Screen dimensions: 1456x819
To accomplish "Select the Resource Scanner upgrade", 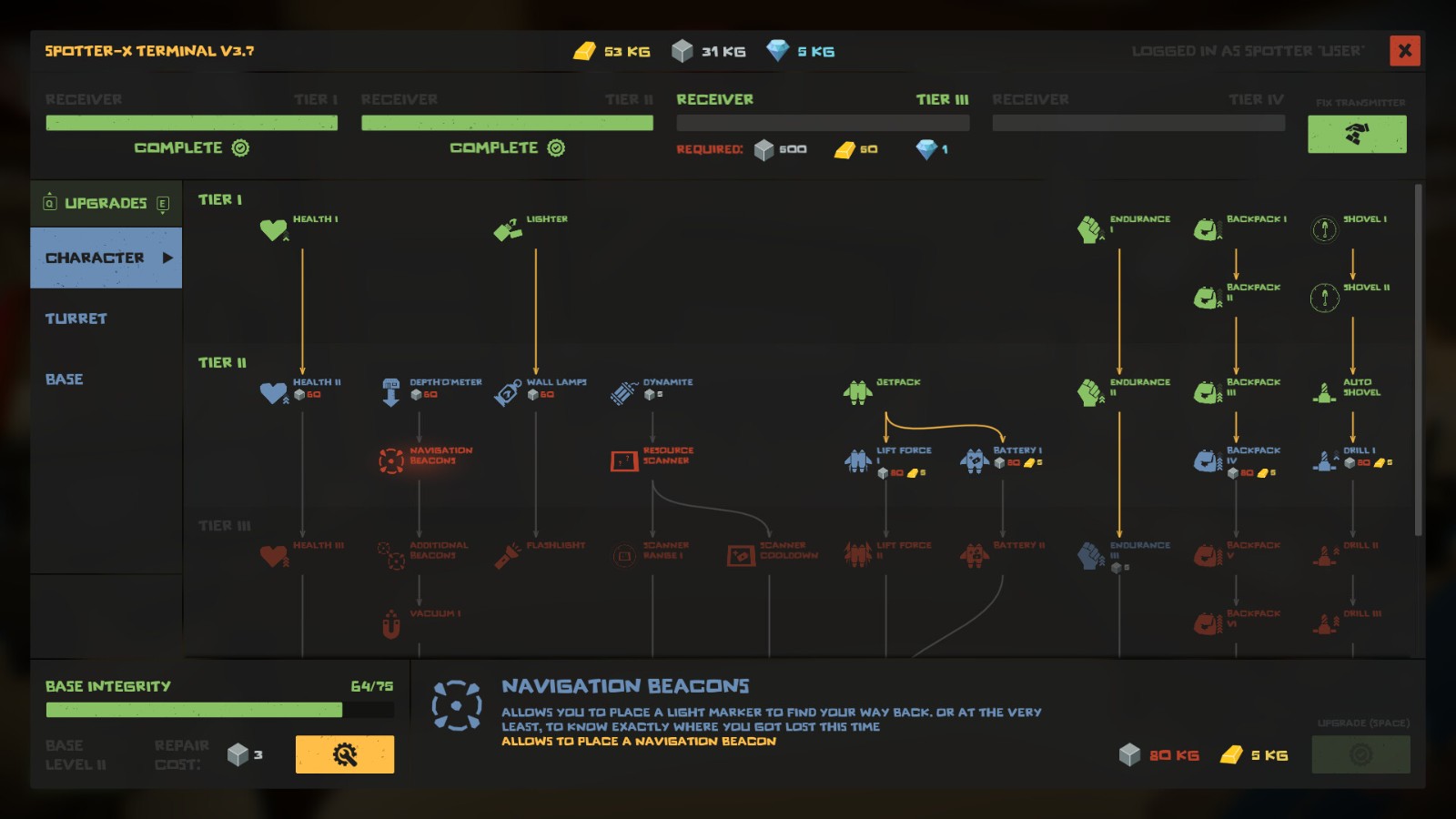I will point(624,460).
